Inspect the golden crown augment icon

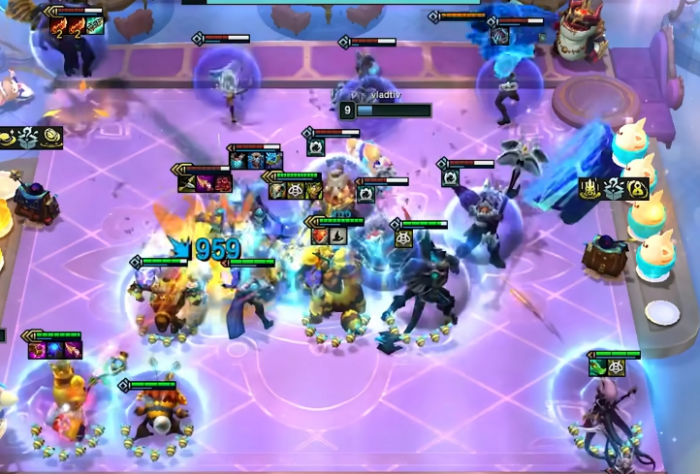pos(591,189)
